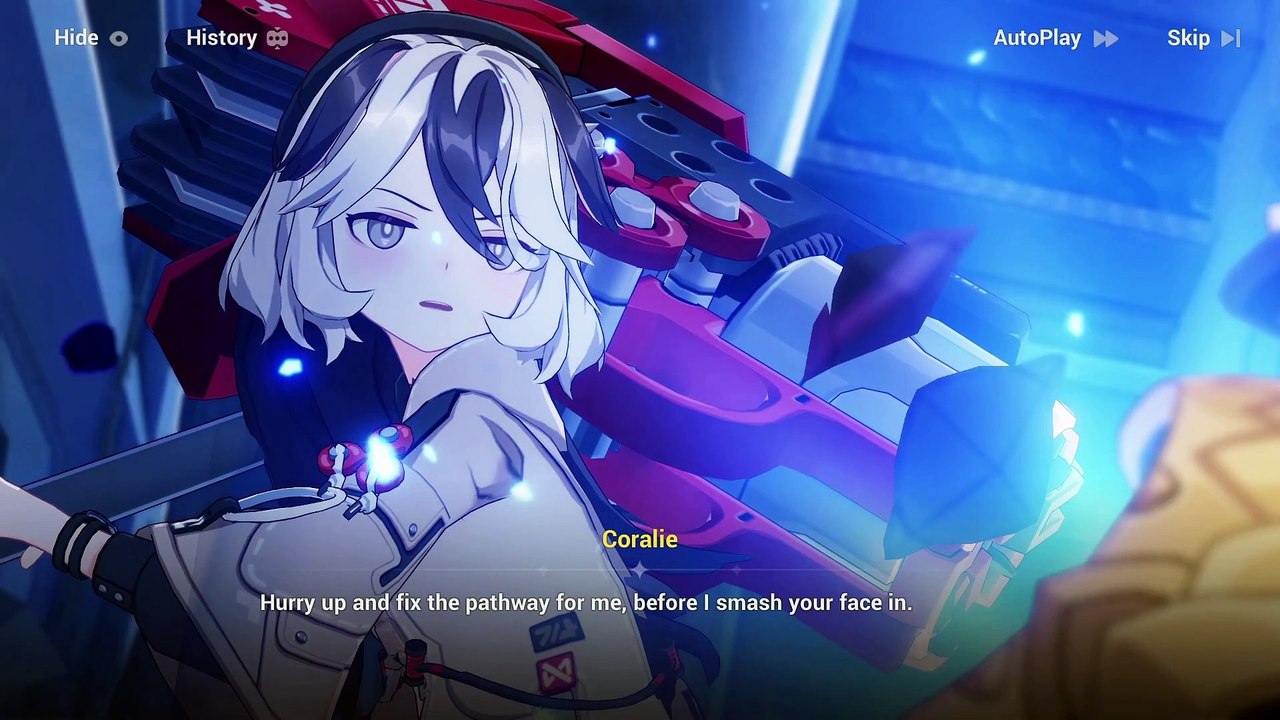Open the dialogue History log

pyautogui.click(x=237, y=38)
